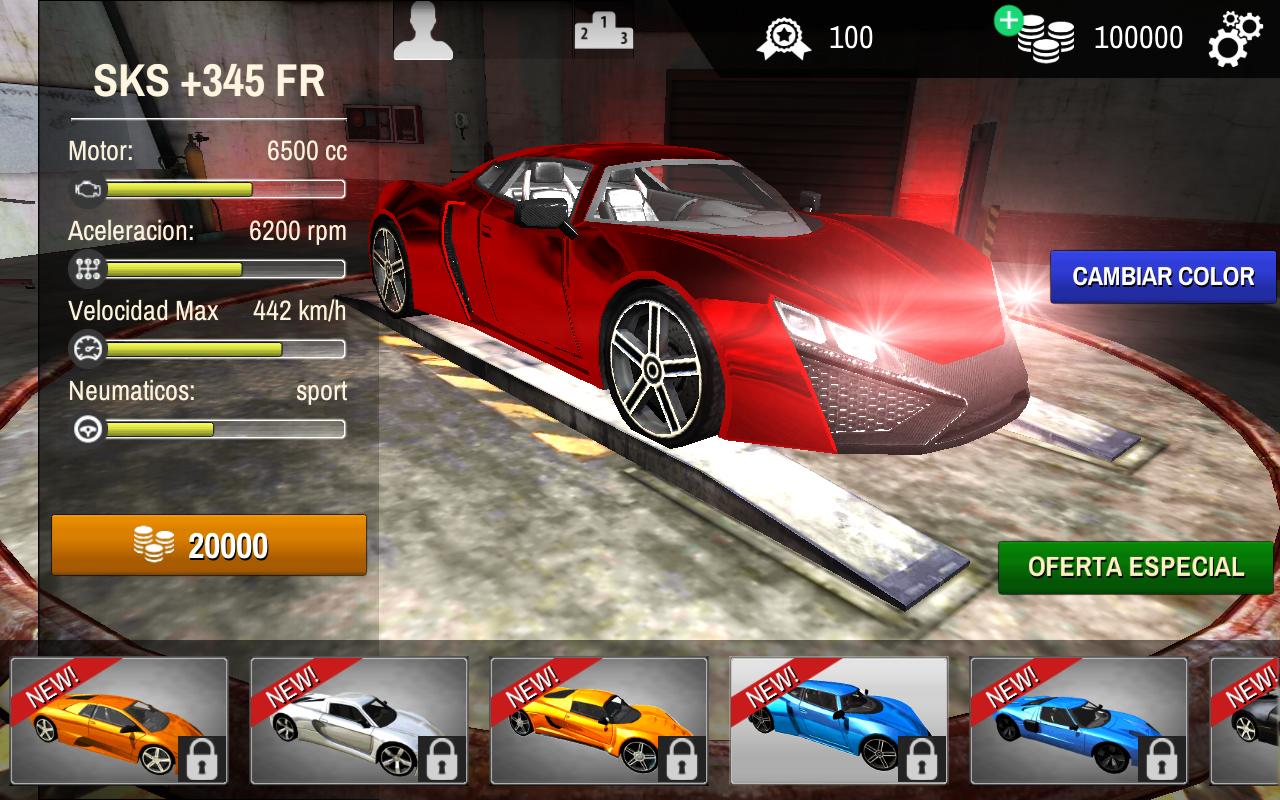Click the steering wheel icon beside Neumaticos
This screenshot has height=800, width=1280.
pyautogui.click(x=90, y=427)
